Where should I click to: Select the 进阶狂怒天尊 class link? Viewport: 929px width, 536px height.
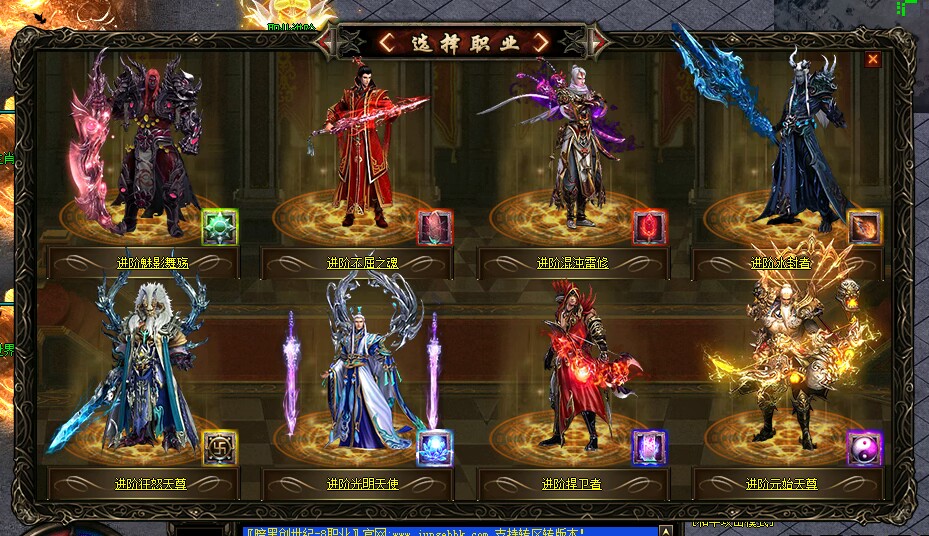click(x=150, y=484)
